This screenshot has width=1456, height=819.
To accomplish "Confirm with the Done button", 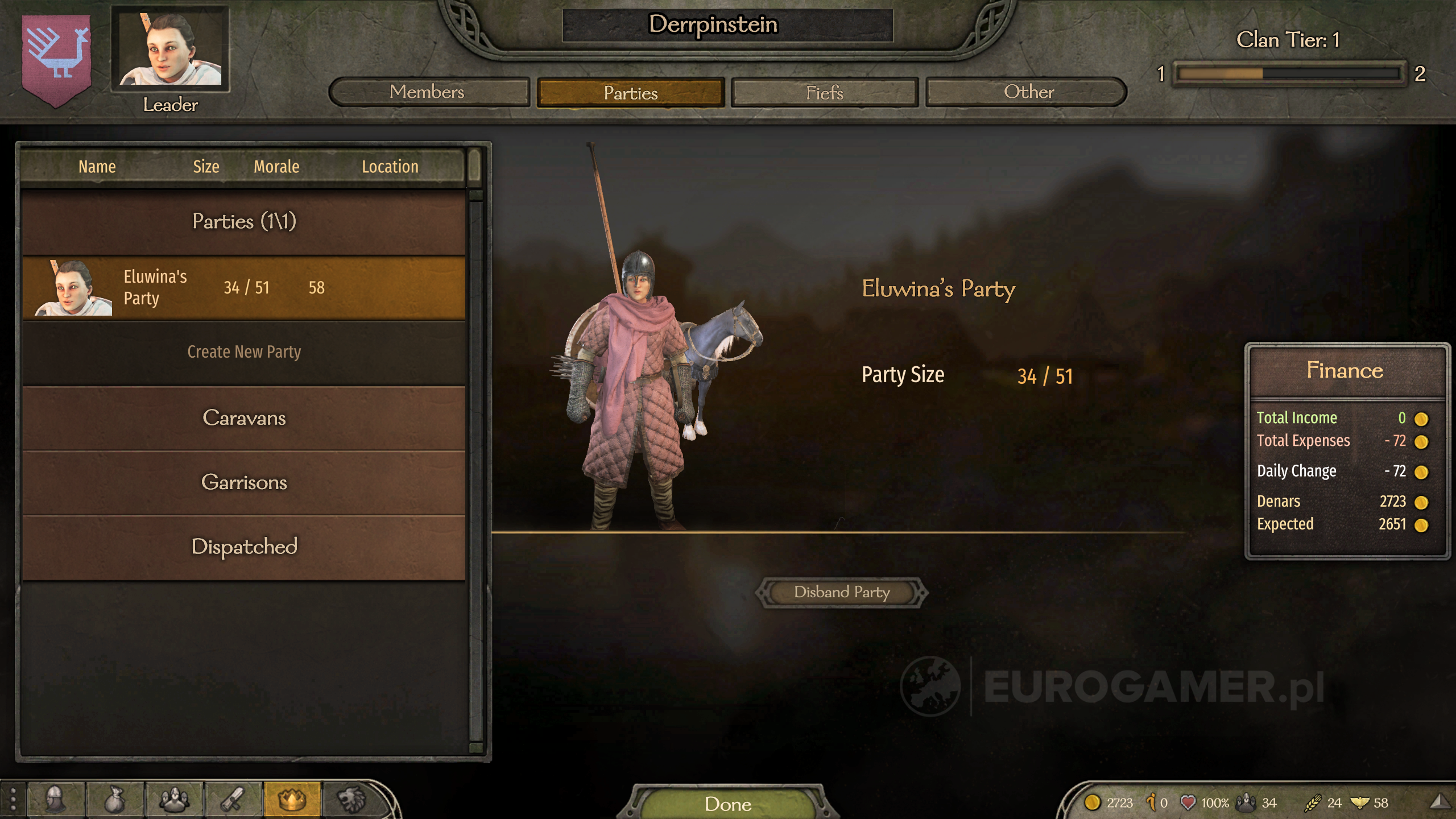I will pyautogui.click(x=728, y=803).
